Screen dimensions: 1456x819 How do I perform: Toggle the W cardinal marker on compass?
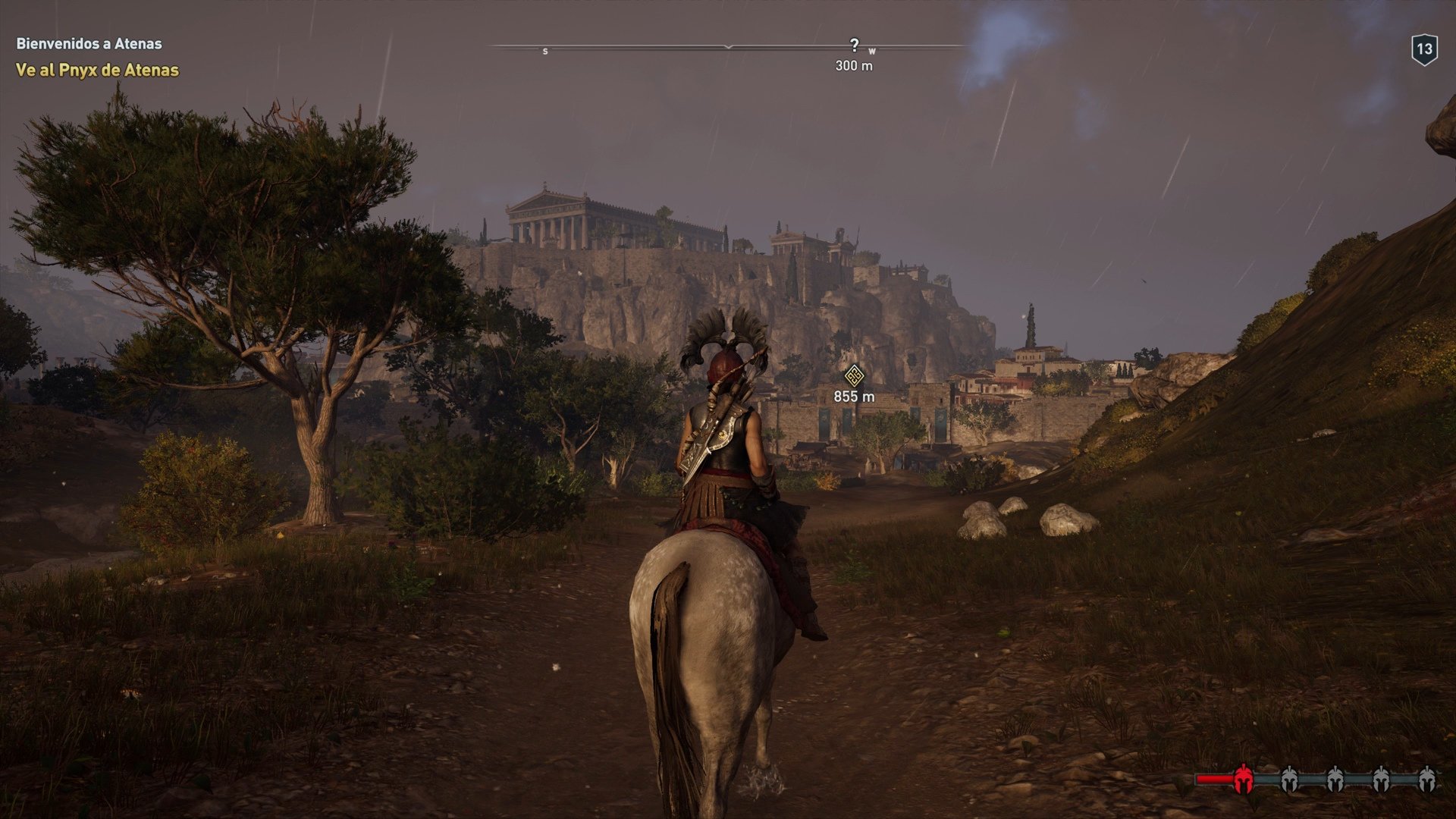[x=873, y=50]
